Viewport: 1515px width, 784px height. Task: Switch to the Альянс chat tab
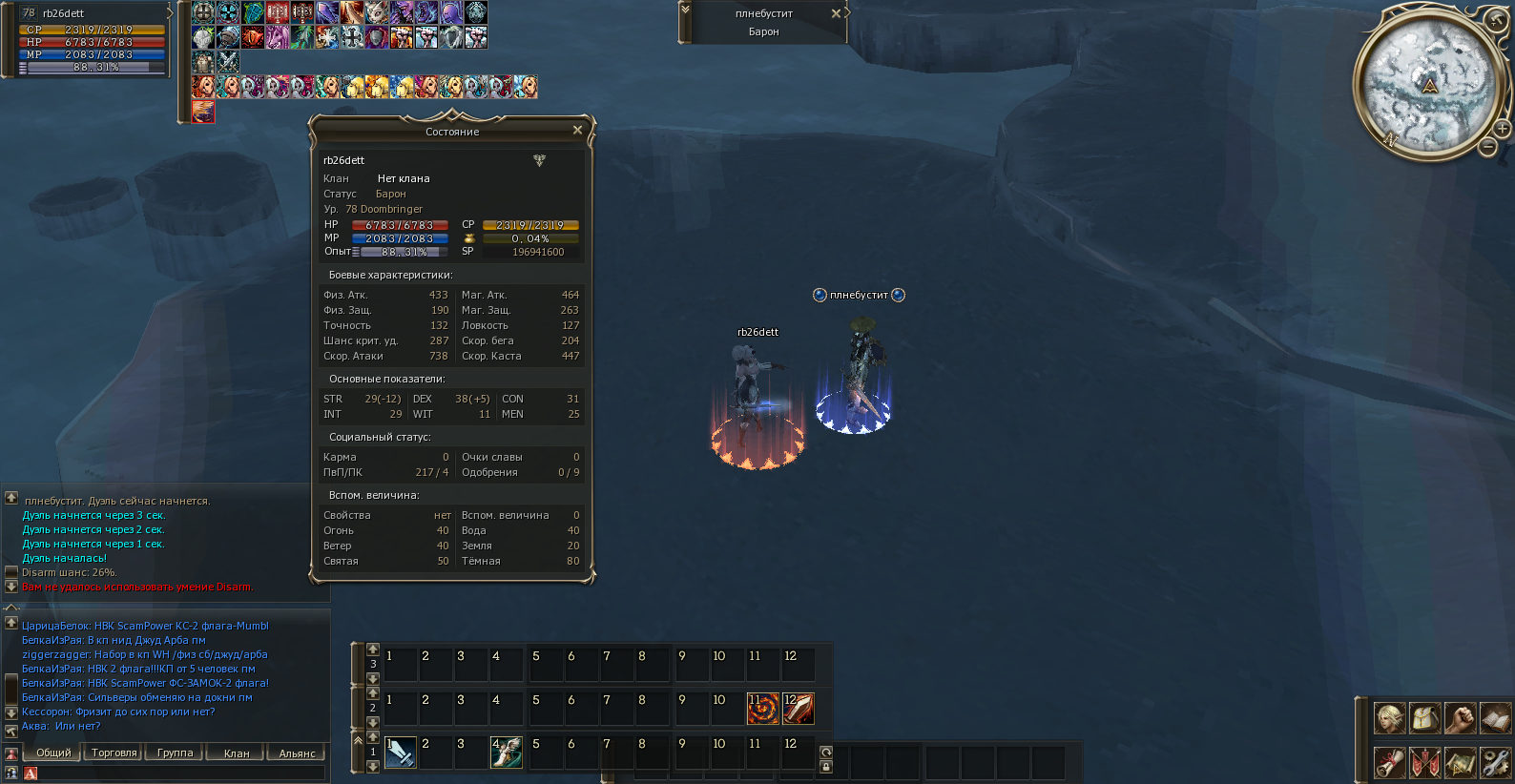[x=297, y=753]
